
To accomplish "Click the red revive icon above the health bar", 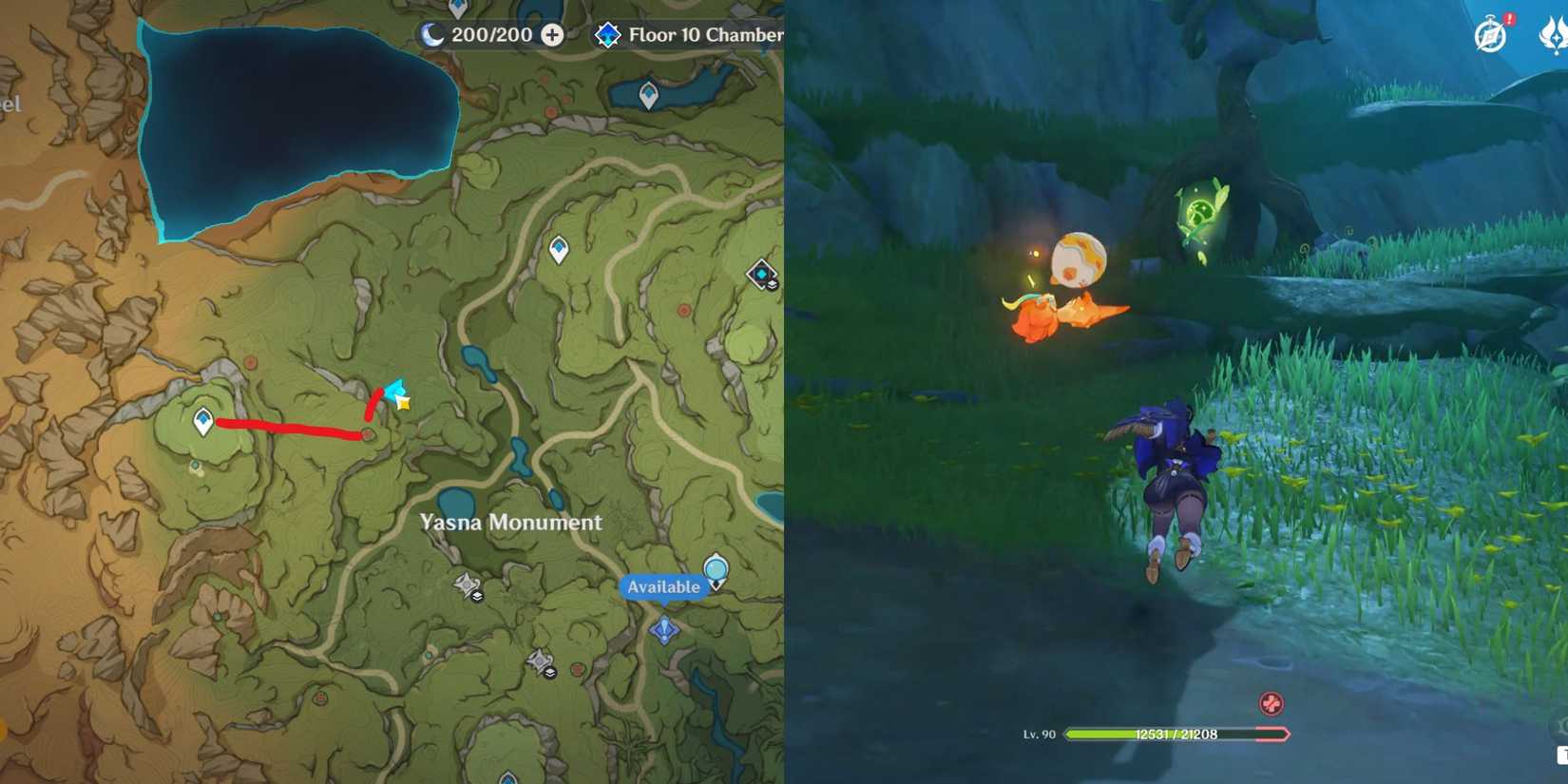I will tap(1271, 703).
